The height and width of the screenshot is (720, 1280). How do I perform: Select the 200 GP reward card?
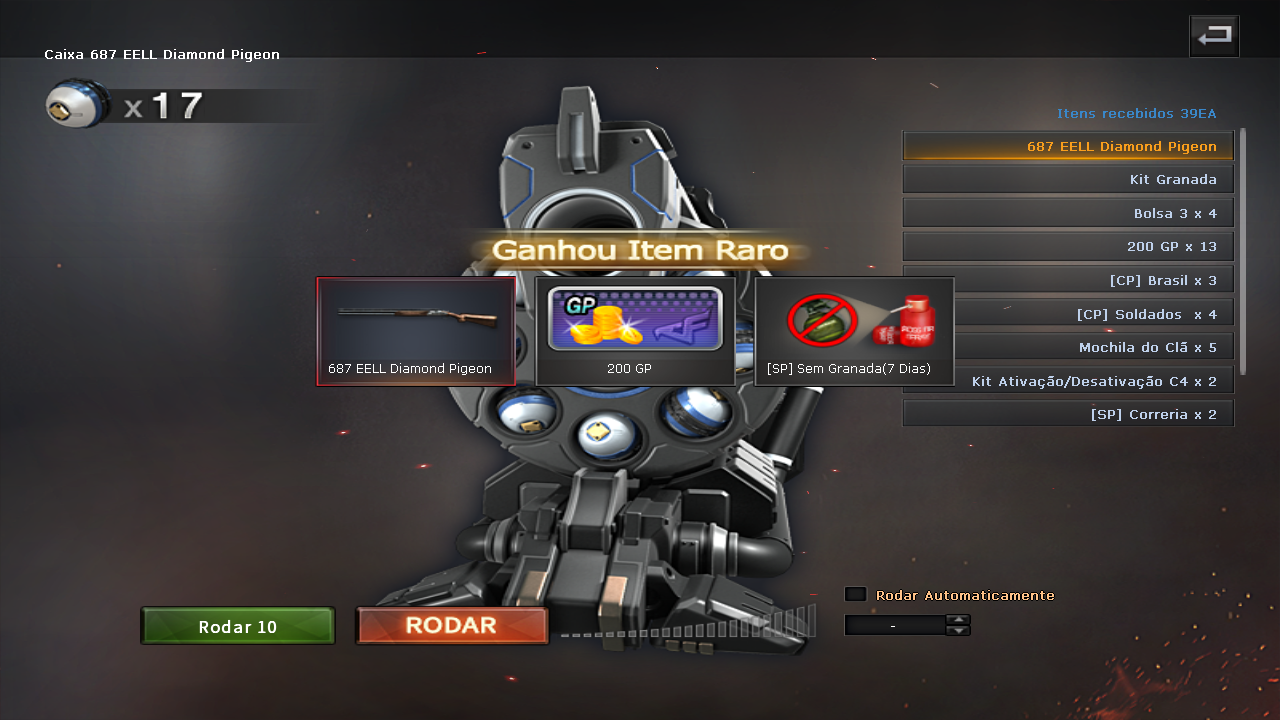click(x=635, y=331)
